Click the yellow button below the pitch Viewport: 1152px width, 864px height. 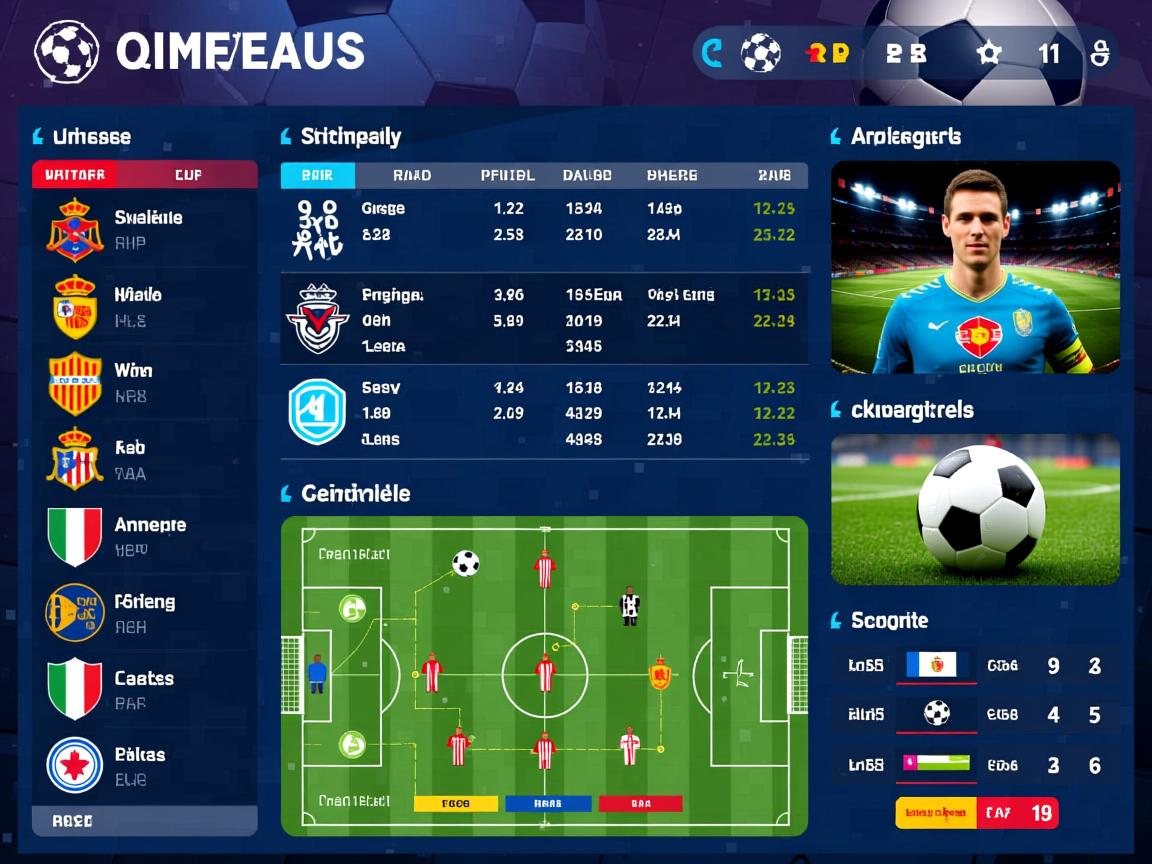[x=455, y=803]
